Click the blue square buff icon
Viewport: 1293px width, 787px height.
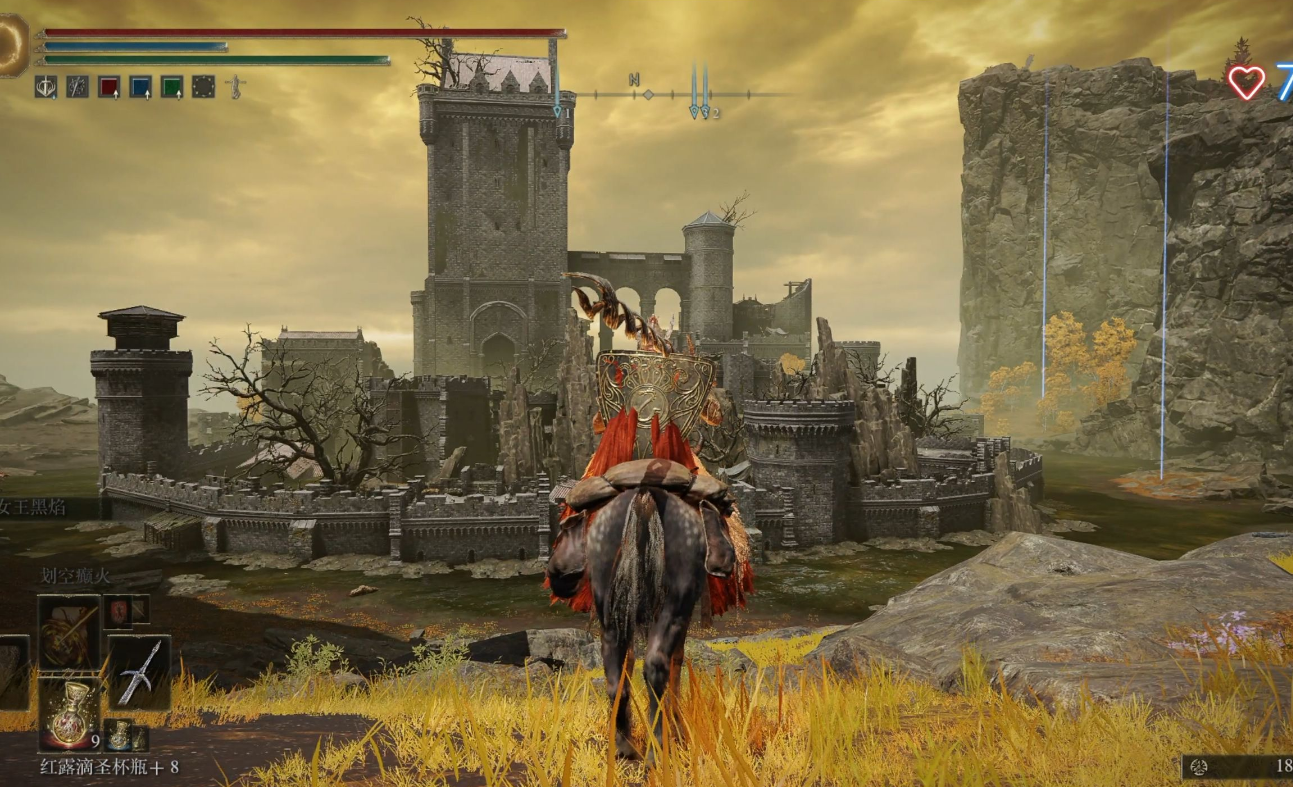(140, 87)
